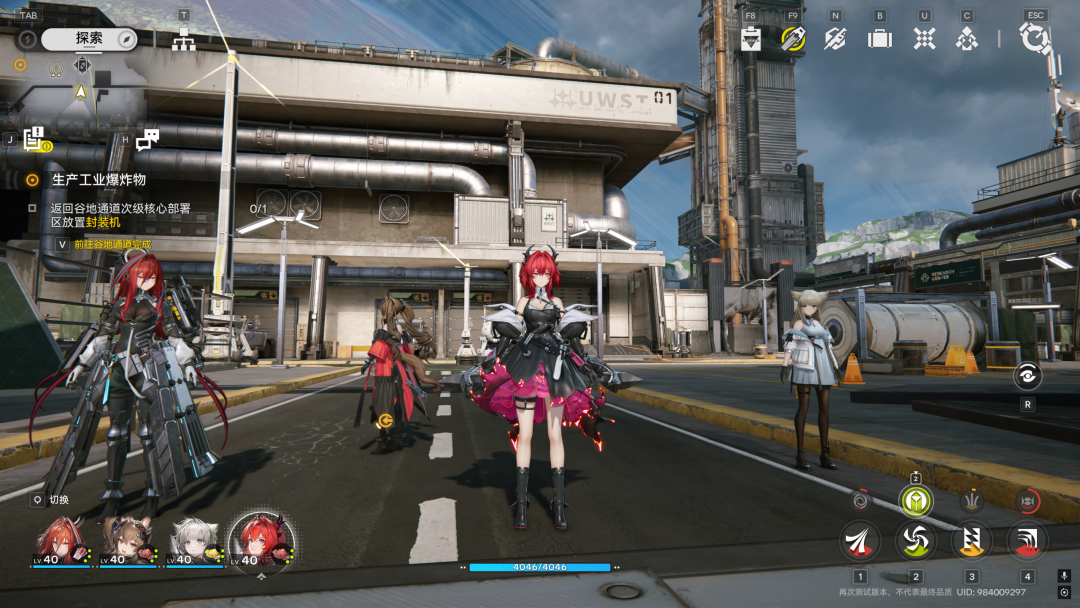The height and width of the screenshot is (608, 1080).
Task: Open the tech tree hierarchy icon
Action: [x=183, y=39]
